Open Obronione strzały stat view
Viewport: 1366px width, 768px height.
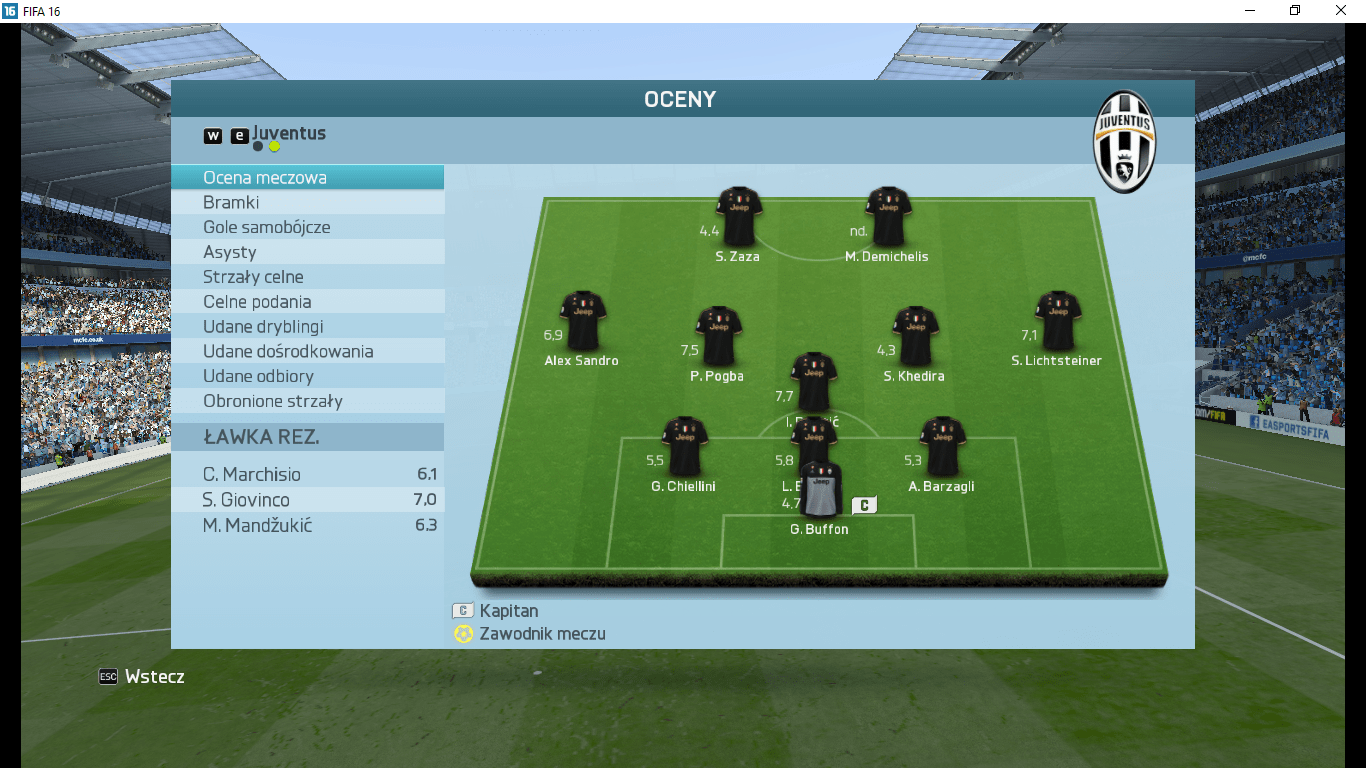[x=307, y=402]
